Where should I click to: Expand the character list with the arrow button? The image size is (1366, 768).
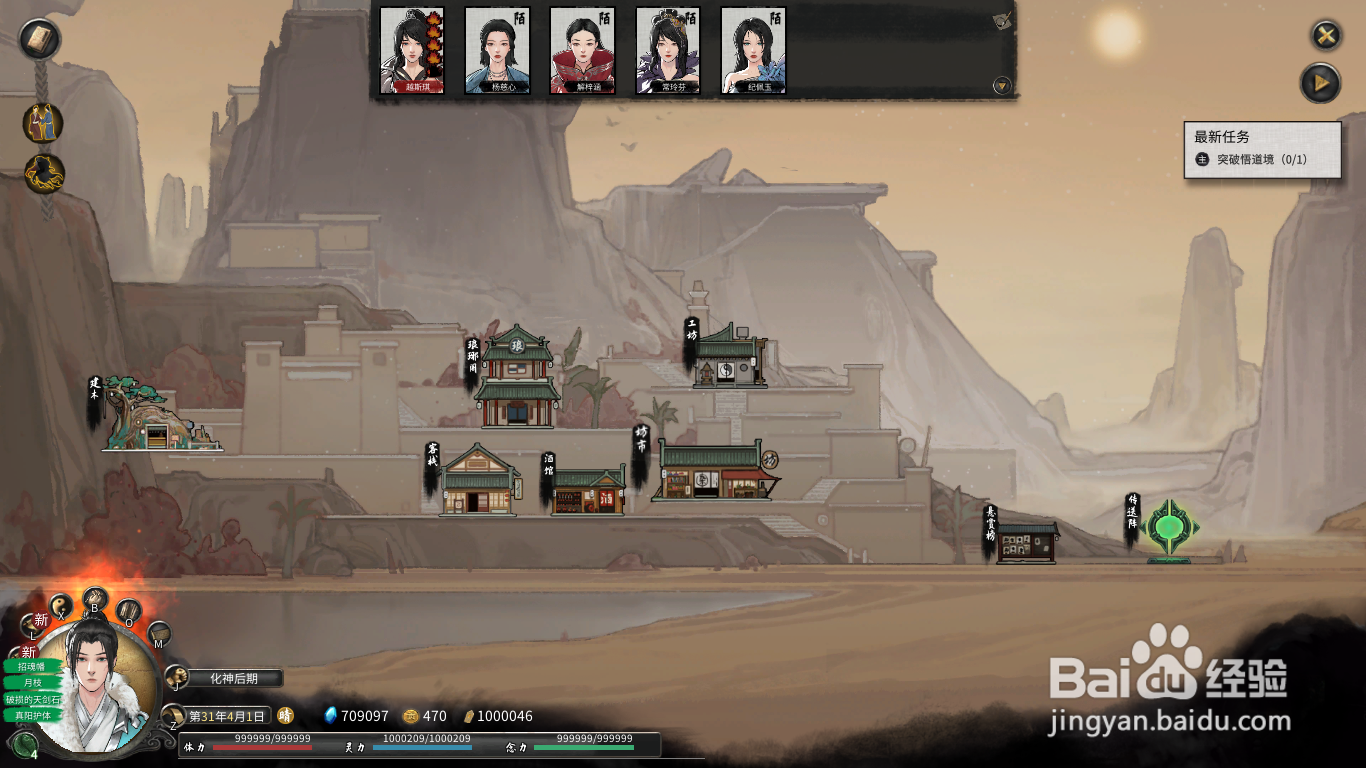pos(1001,86)
